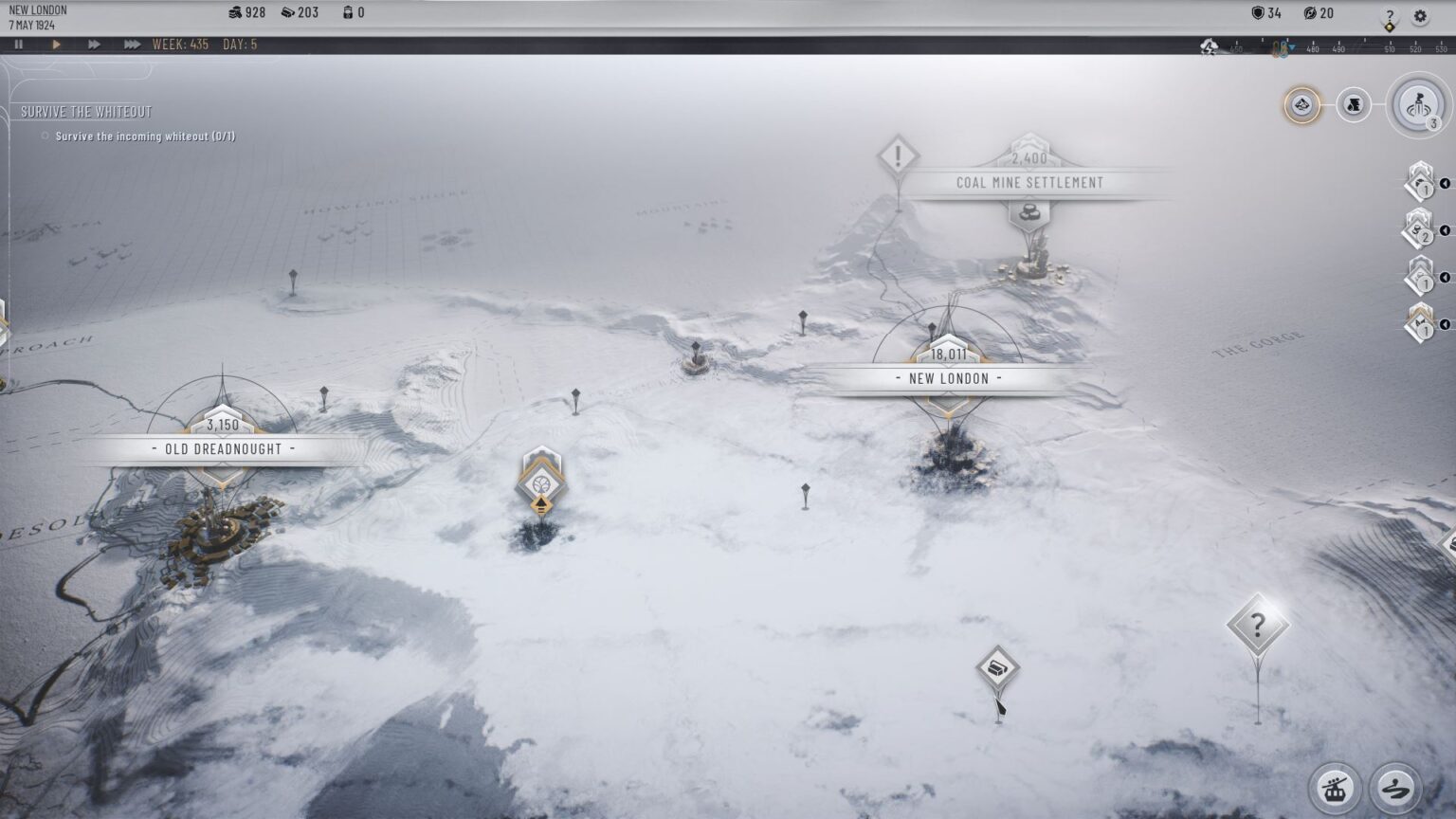Open the Coal Mine Settlement banner
This screenshot has height=819, width=1456.
[1028, 183]
